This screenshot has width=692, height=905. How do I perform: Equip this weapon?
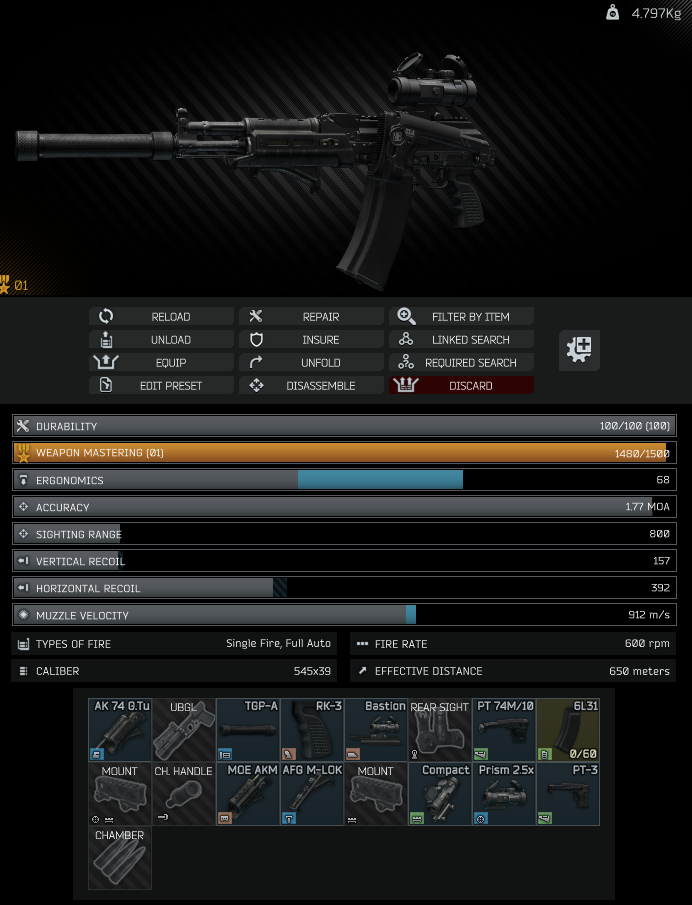click(x=162, y=363)
